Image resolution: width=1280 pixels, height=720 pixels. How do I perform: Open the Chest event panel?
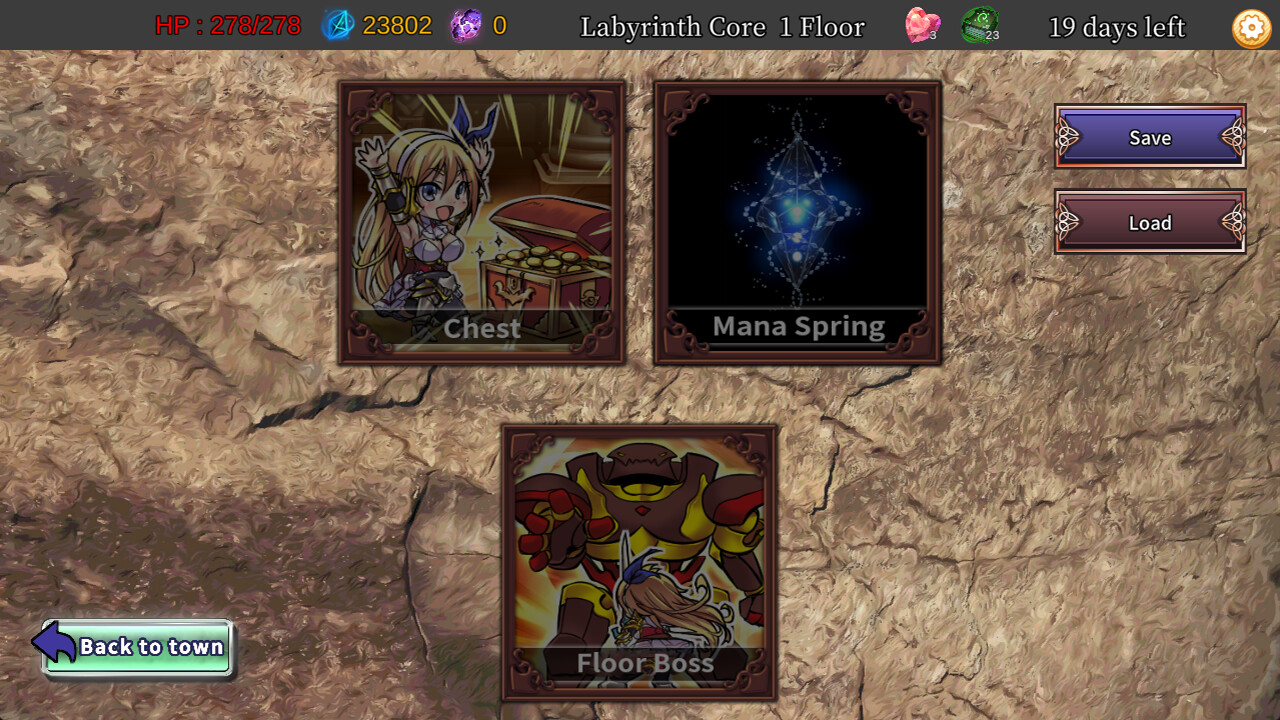[482, 210]
